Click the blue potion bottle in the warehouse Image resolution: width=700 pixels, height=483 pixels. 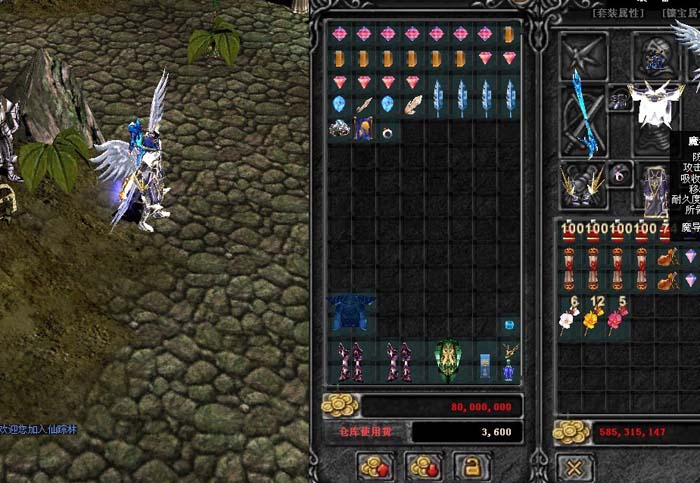pyautogui.click(x=509, y=371)
